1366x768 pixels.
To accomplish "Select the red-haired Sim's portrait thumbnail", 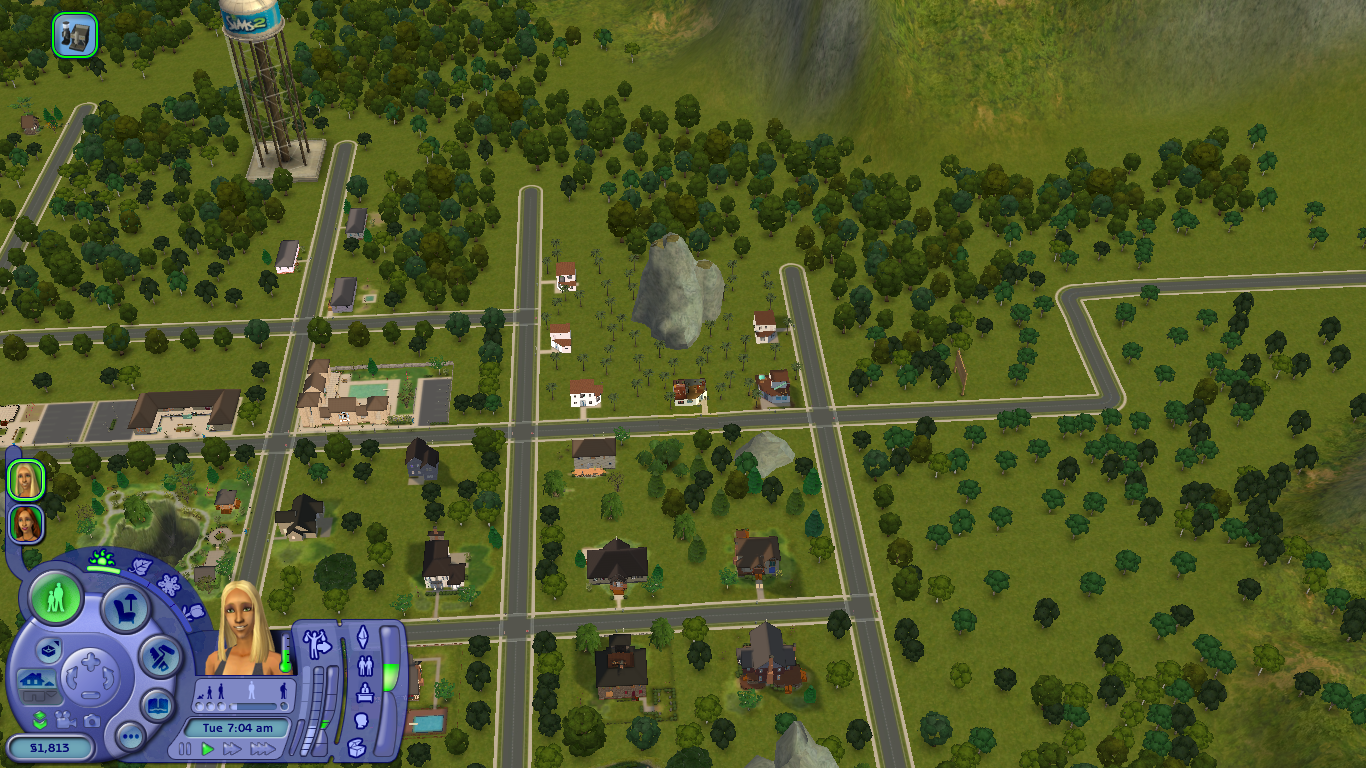I will click(24, 525).
